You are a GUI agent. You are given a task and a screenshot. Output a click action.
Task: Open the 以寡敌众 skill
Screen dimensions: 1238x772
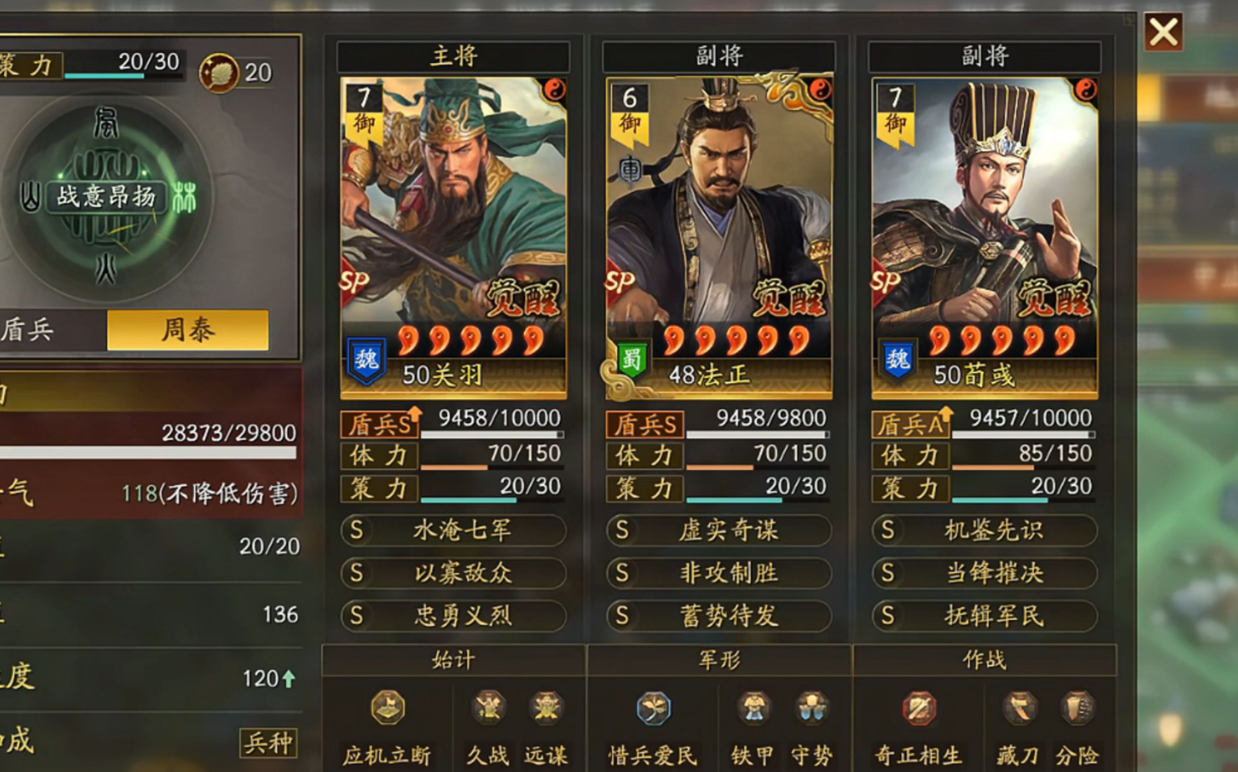[454, 573]
